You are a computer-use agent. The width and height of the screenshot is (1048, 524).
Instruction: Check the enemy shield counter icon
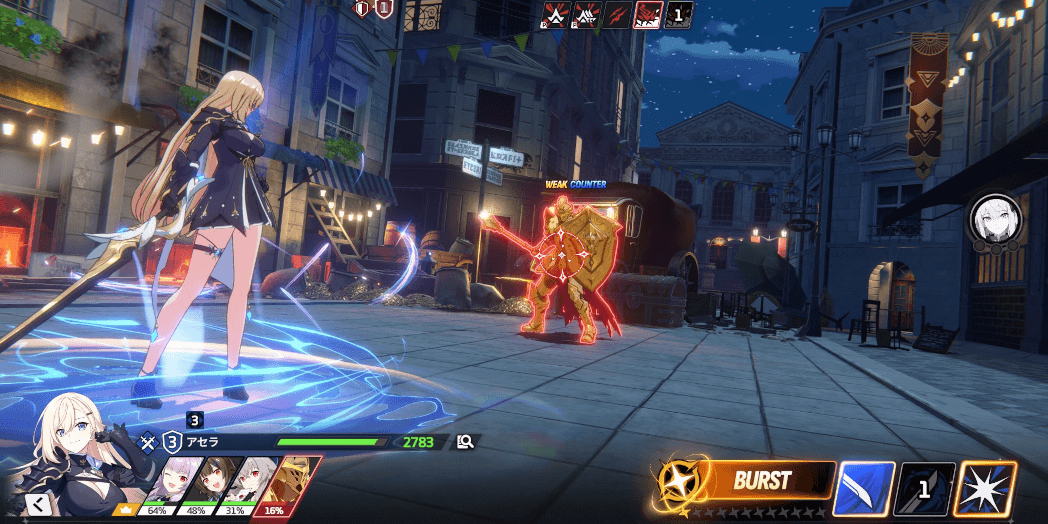coord(383,10)
